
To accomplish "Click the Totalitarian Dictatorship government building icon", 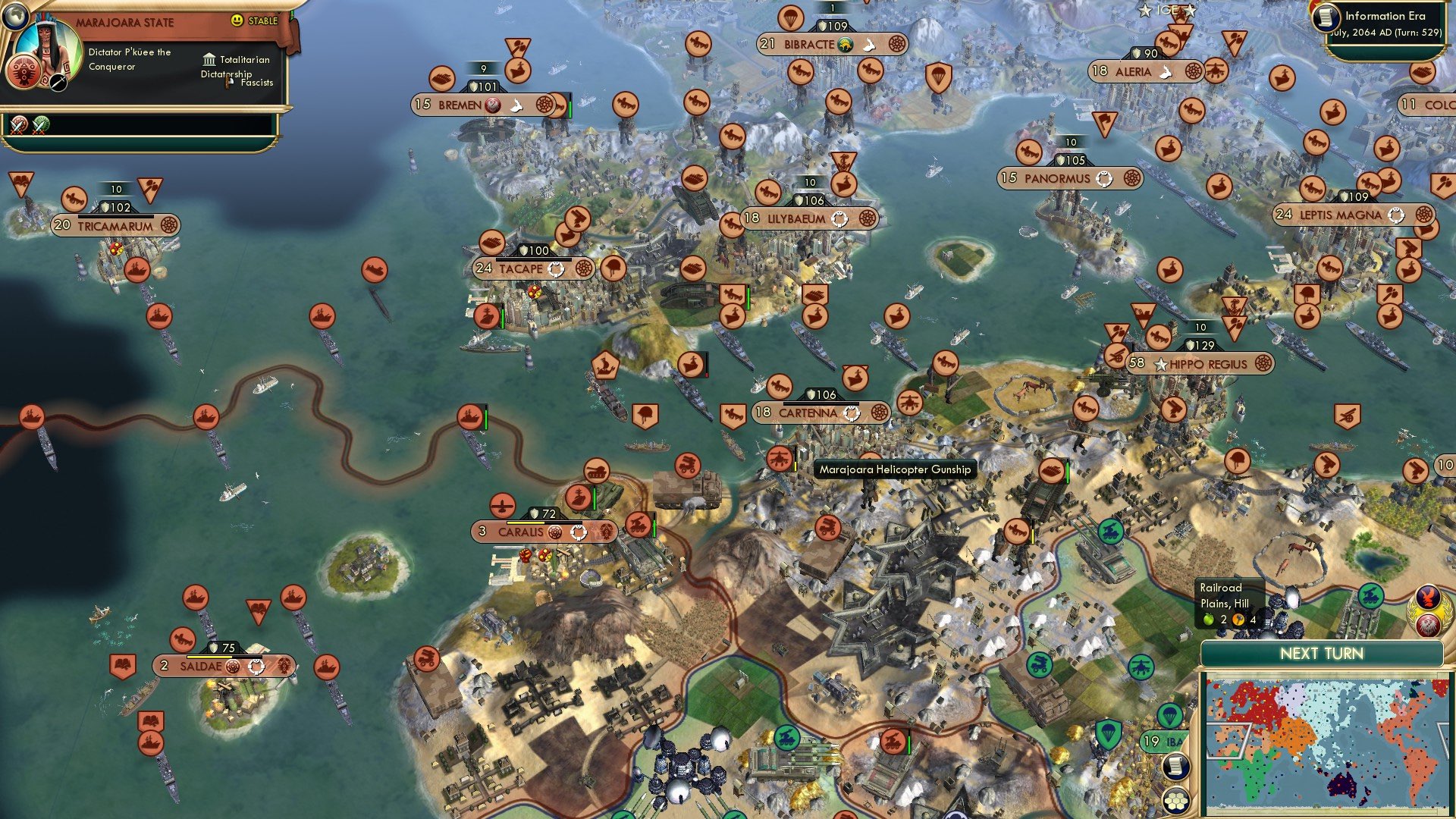I will click(209, 61).
